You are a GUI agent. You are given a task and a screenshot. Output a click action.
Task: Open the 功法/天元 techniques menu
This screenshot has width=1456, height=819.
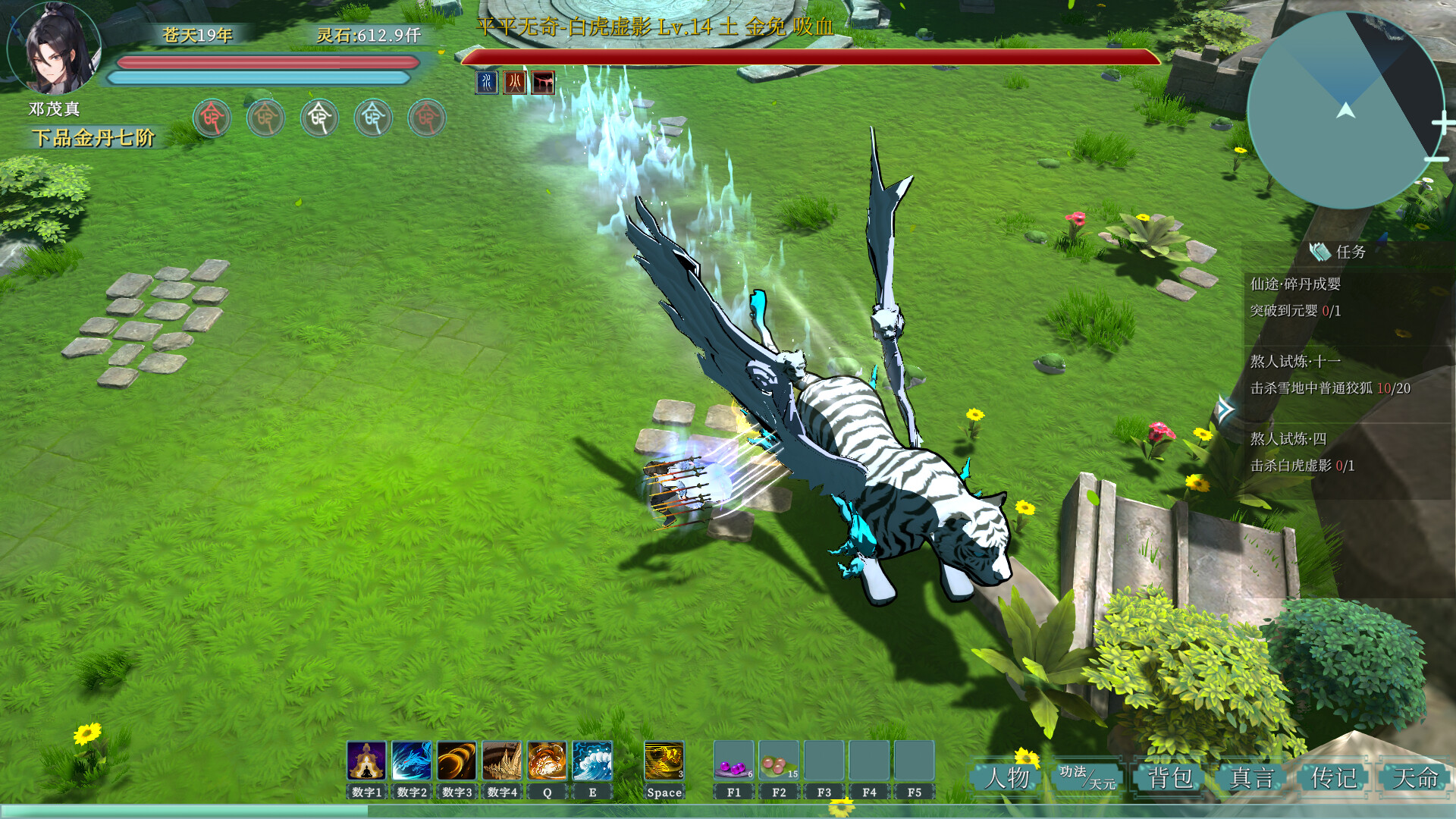1087,778
